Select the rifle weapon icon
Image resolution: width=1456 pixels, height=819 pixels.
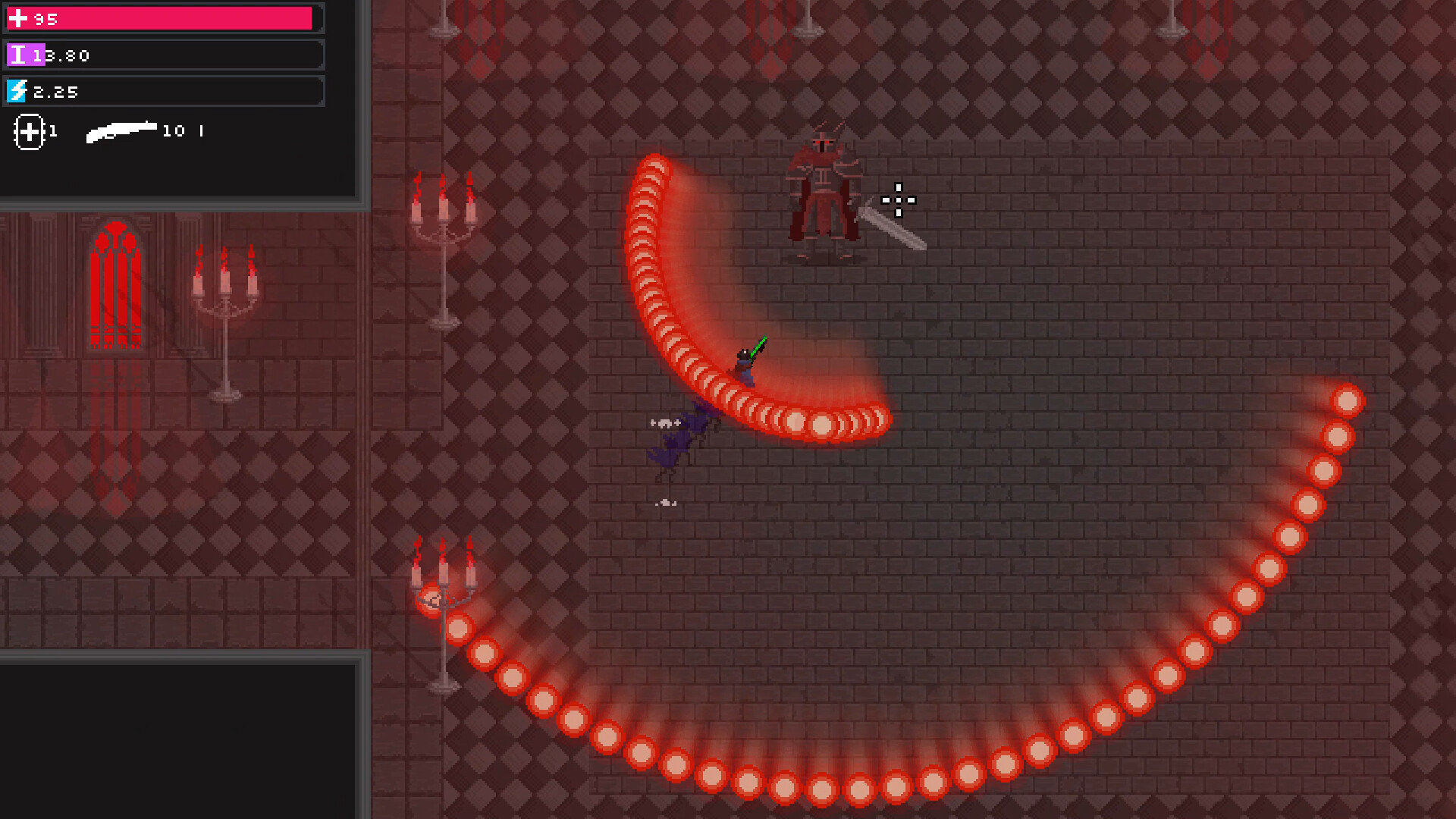pos(121,130)
